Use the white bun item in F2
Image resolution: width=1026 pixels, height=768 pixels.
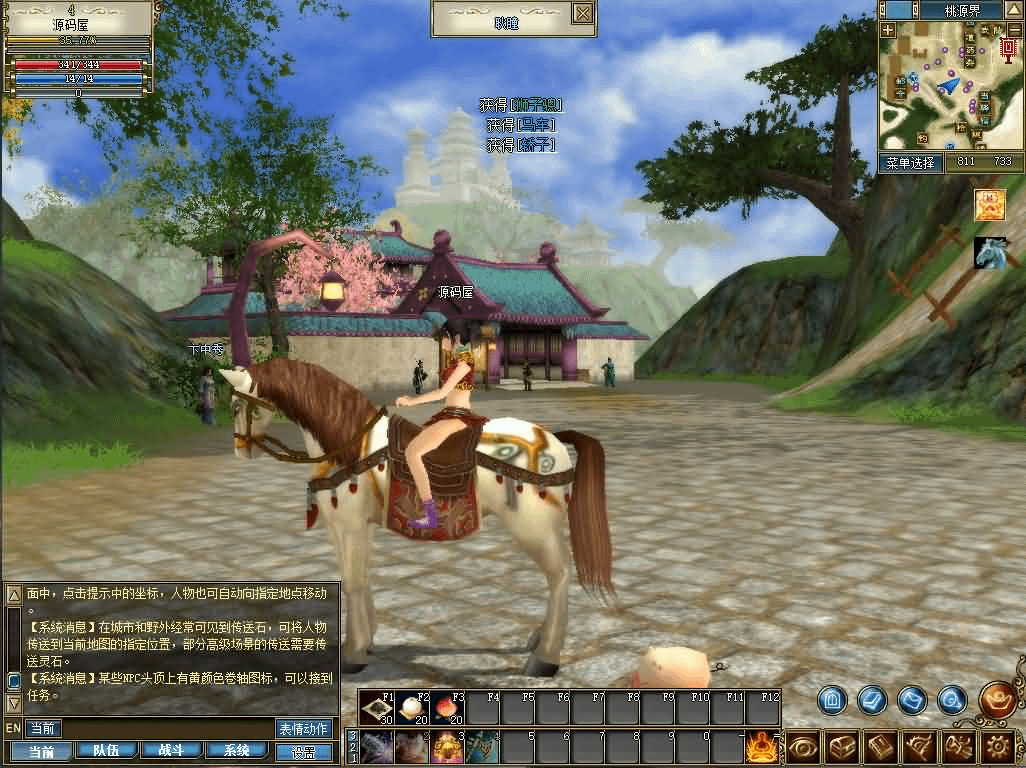(412, 709)
